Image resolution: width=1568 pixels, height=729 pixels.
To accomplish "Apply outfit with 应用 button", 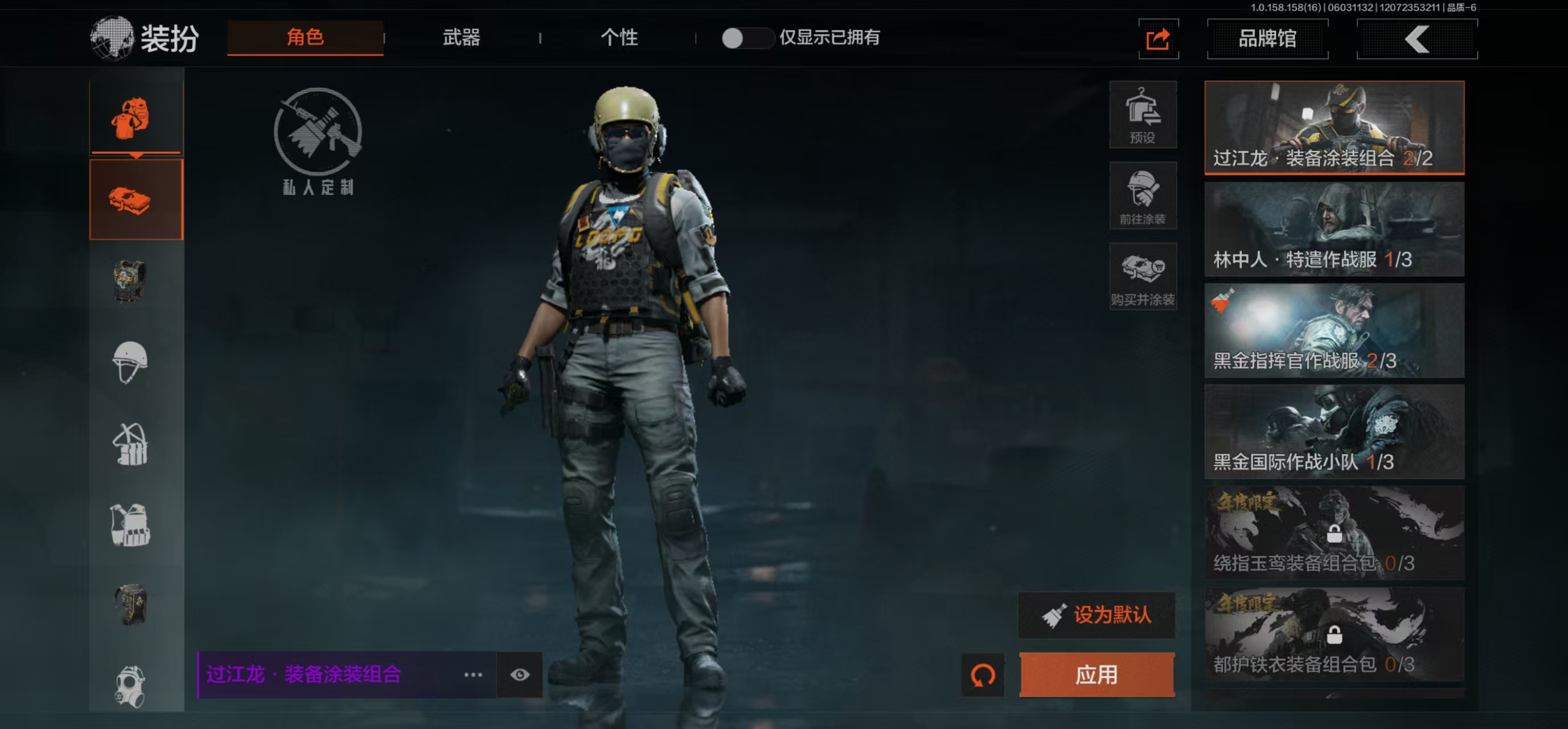I will click(x=1096, y=674).
